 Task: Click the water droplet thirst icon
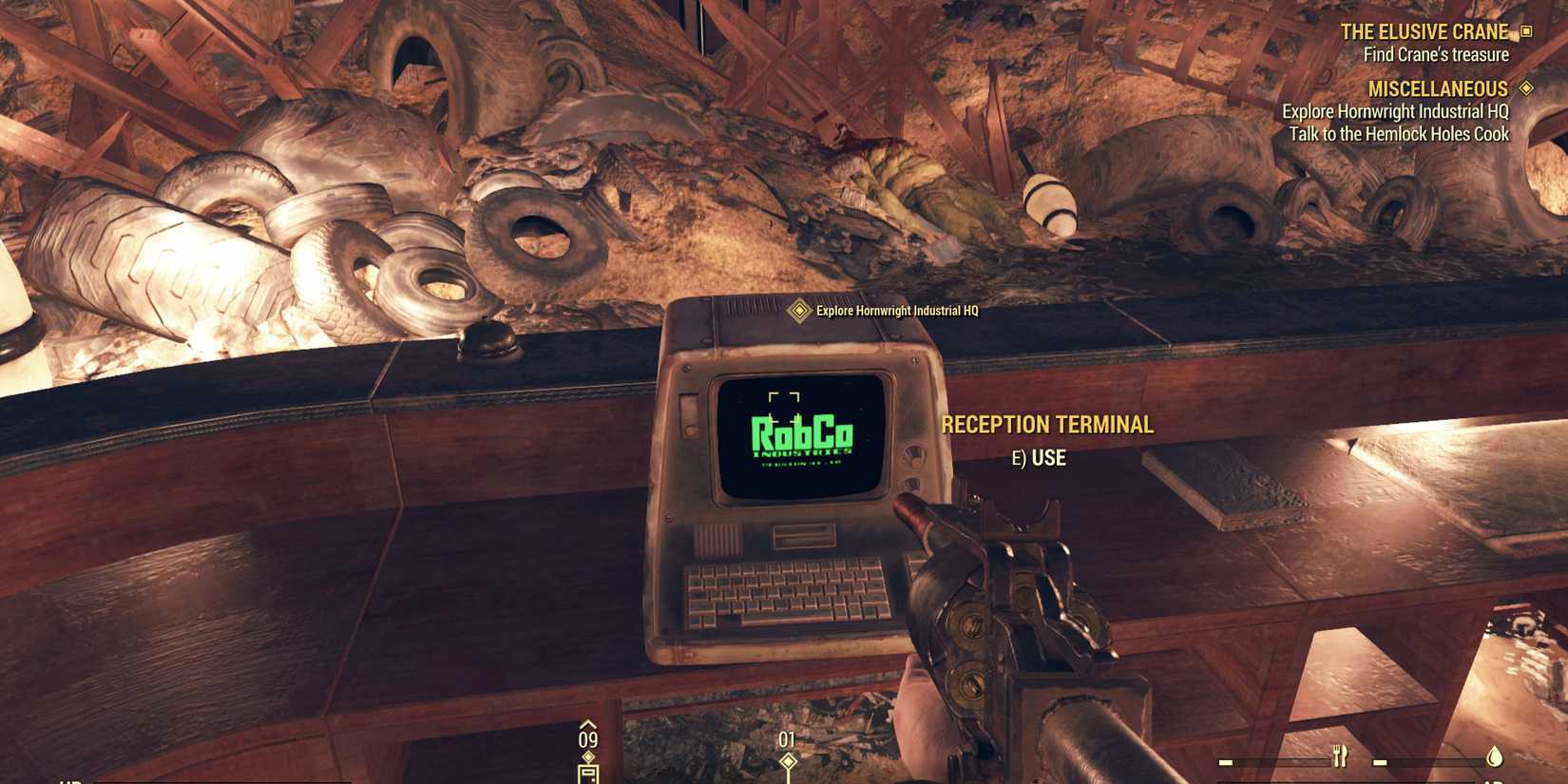tap(1492, 757)
